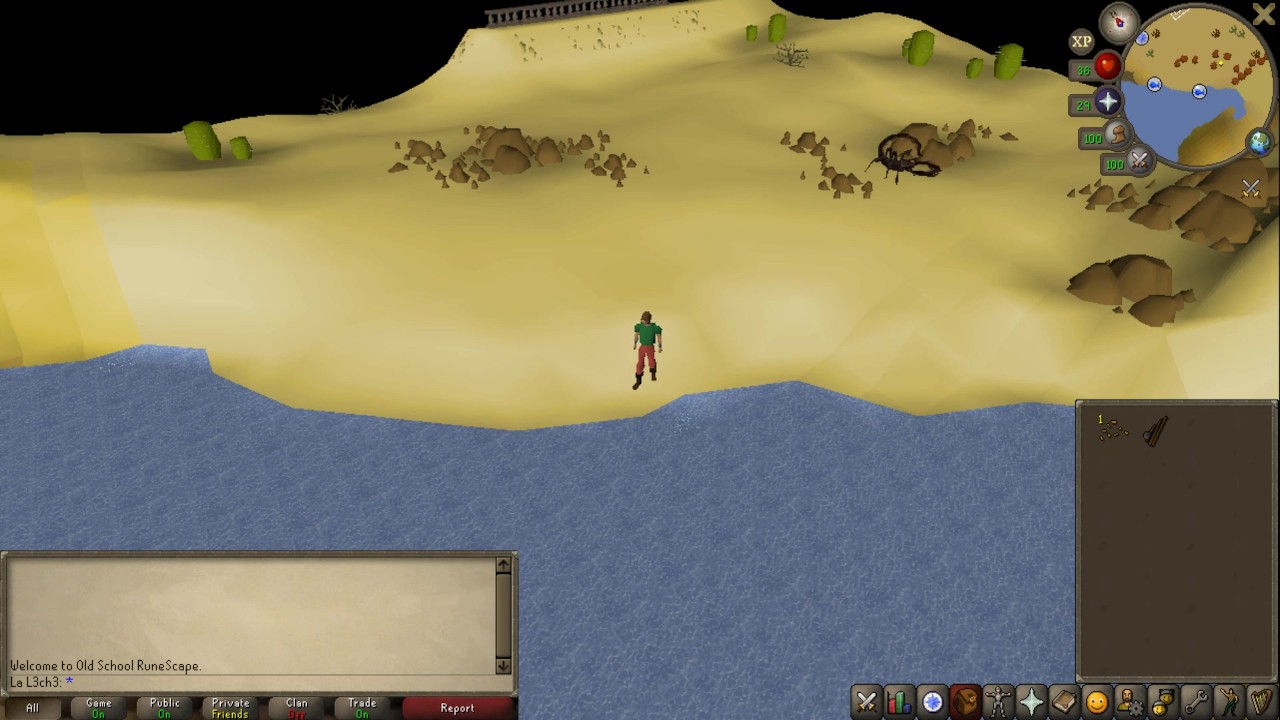This screenshot has height=720, width=1280.
Task: Open the wrench Settings tab
Action: point(1196,702)
